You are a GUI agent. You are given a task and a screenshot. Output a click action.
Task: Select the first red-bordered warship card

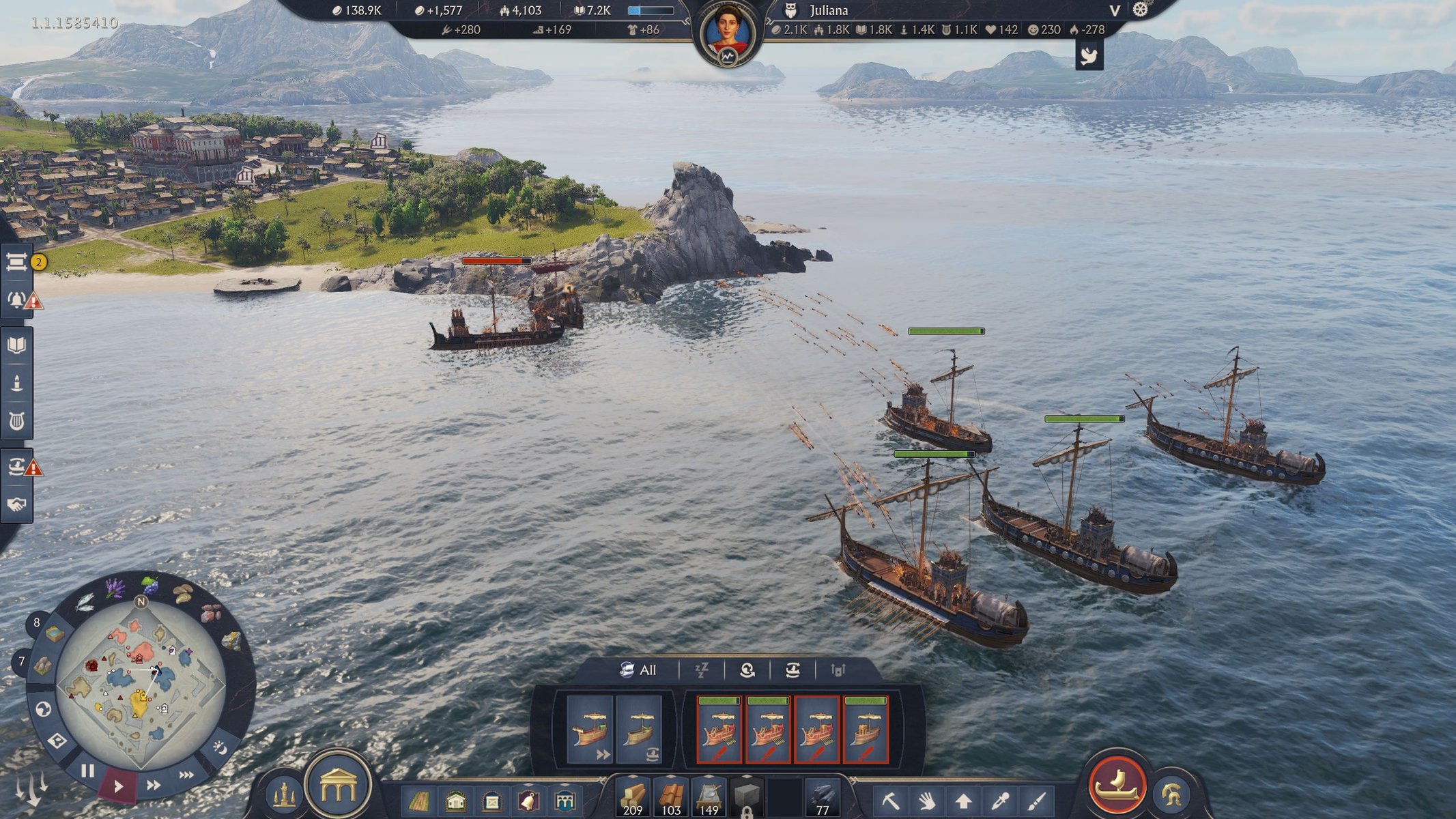pos(719,729)
